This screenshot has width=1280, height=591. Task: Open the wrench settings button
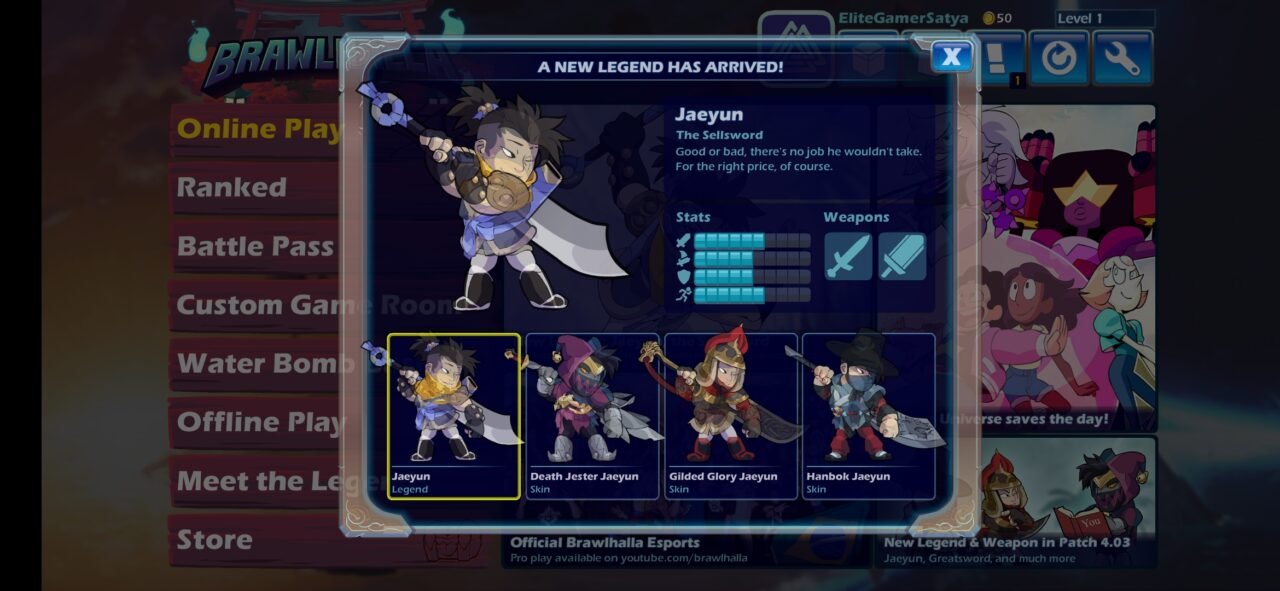click(1122, 59)
